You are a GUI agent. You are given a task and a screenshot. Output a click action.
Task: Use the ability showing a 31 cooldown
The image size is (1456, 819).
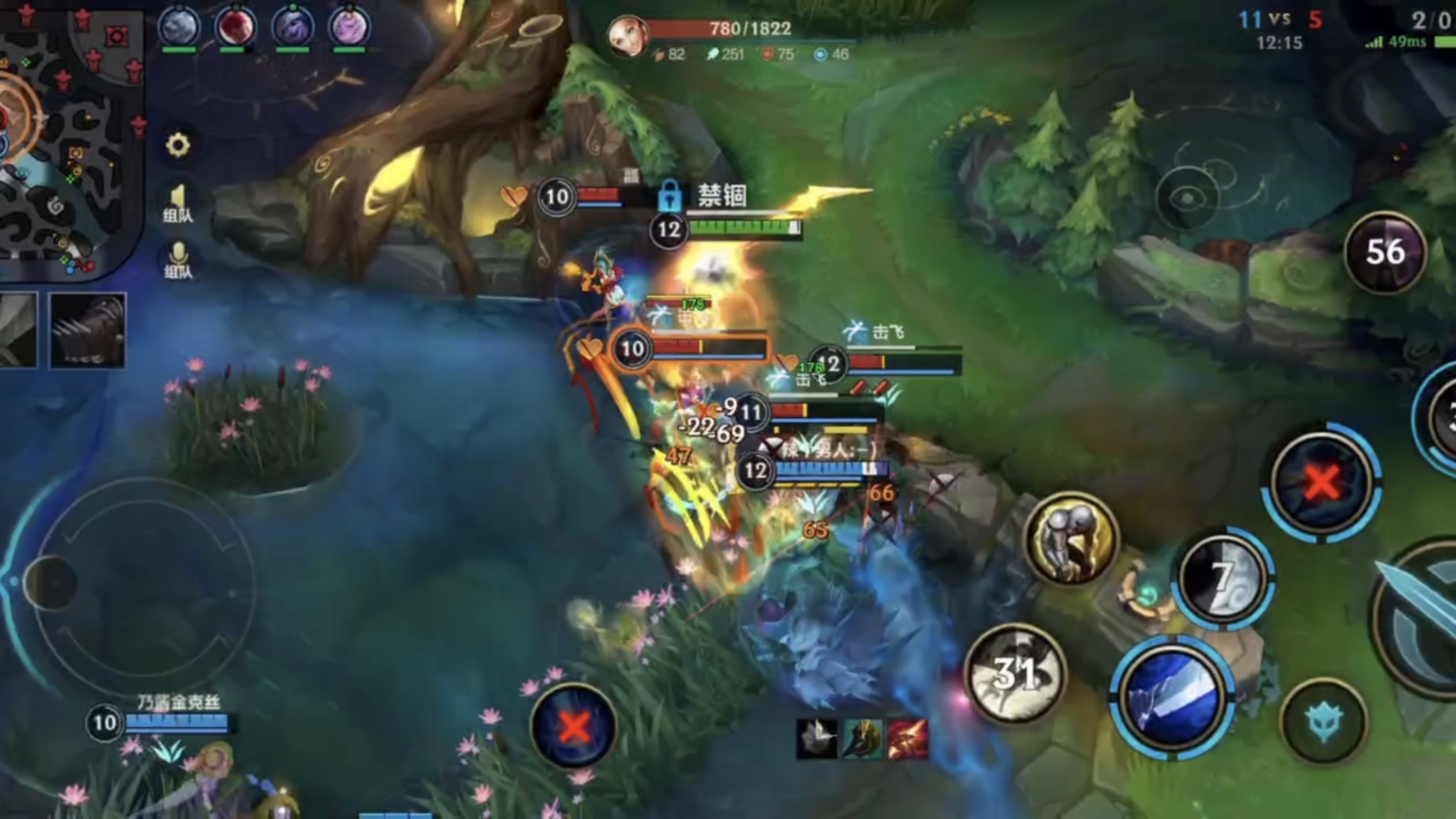(x=1015, y=674)
